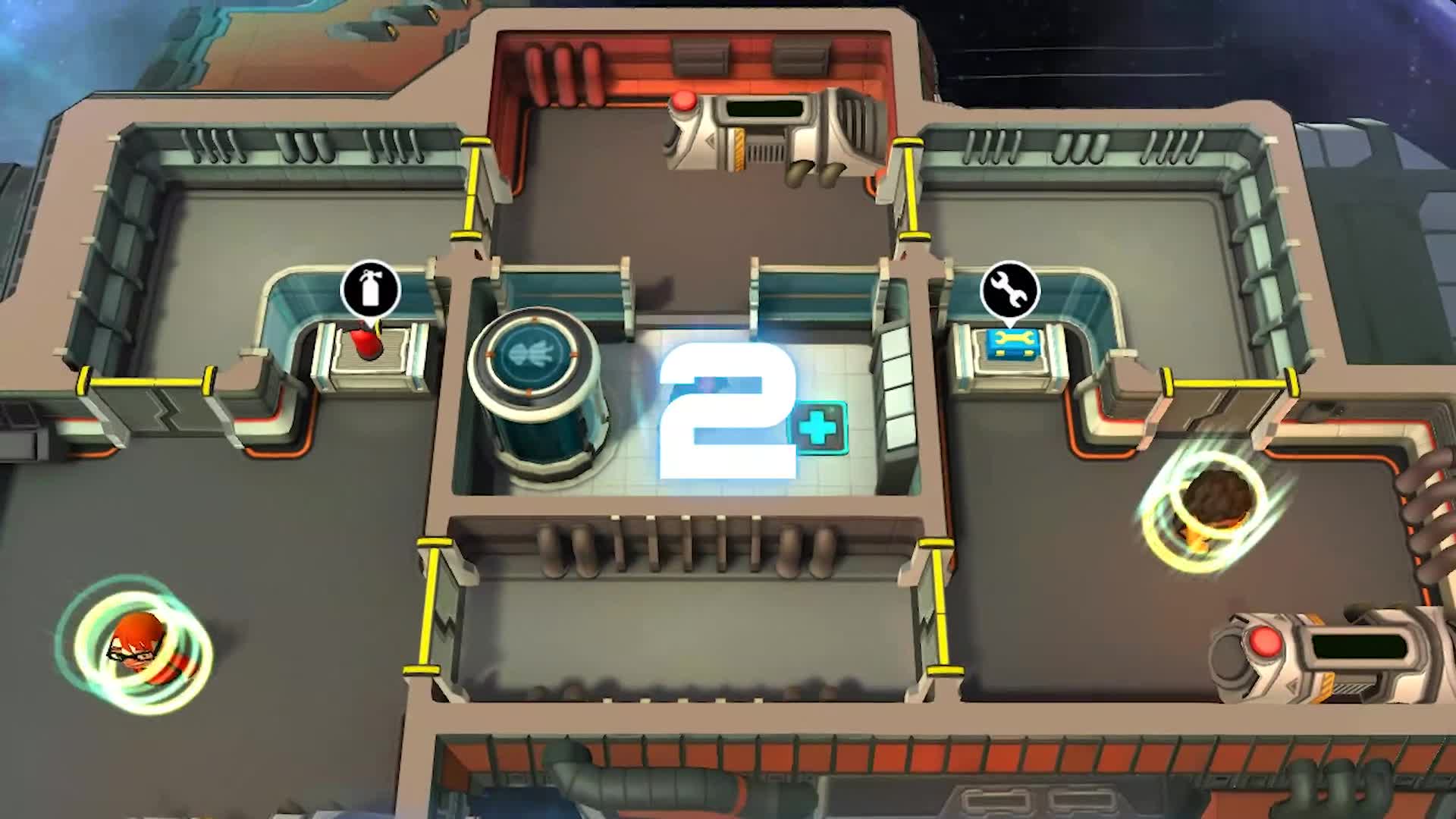Viewport: 1456px width, 819px height.
Task: Open the right cannon's dark readout panel
Action: (1362, 643)
